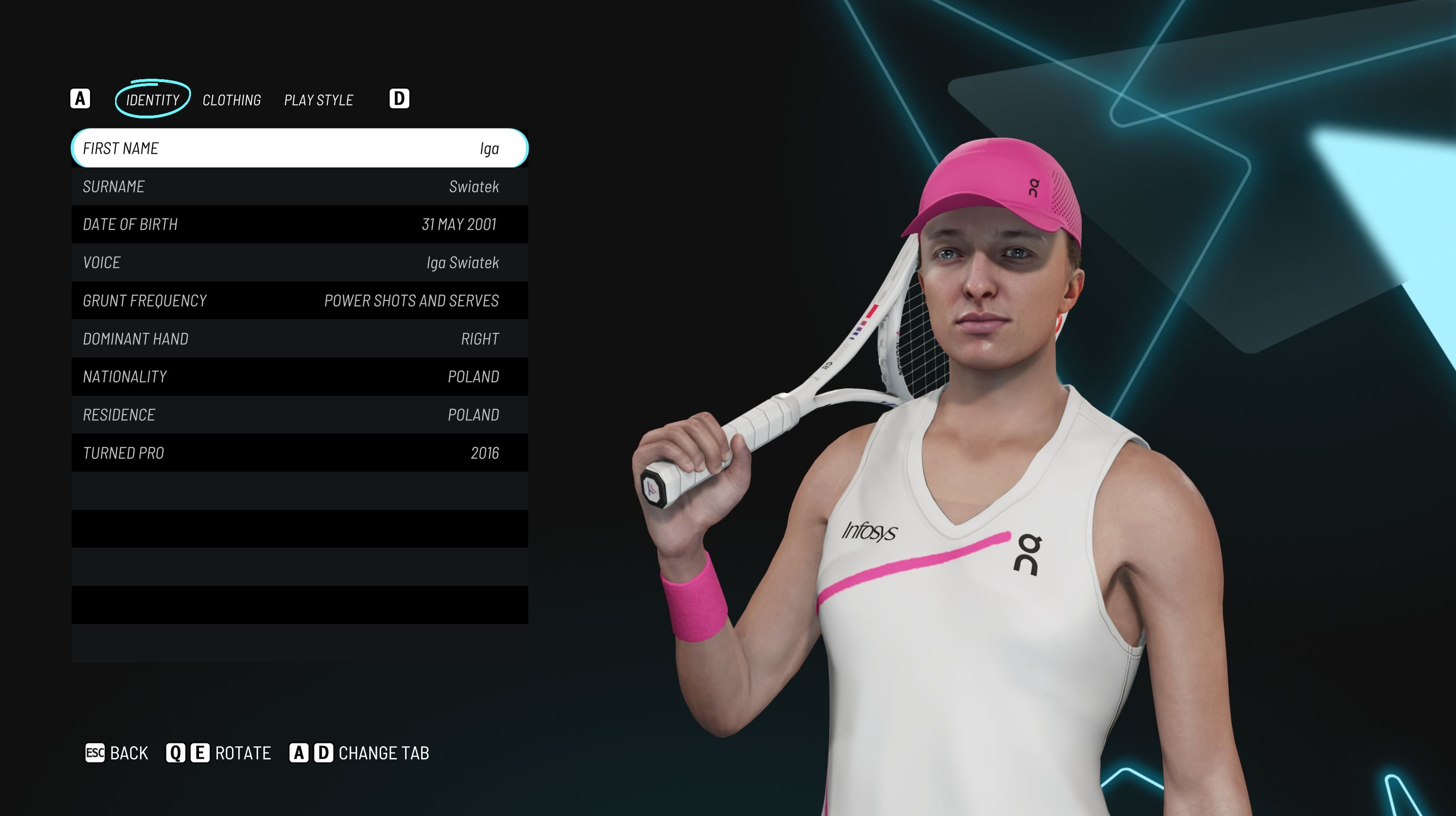Screen dimensions: 1456x816
Task: Click the First Name input field
Action: coord(300,149)
